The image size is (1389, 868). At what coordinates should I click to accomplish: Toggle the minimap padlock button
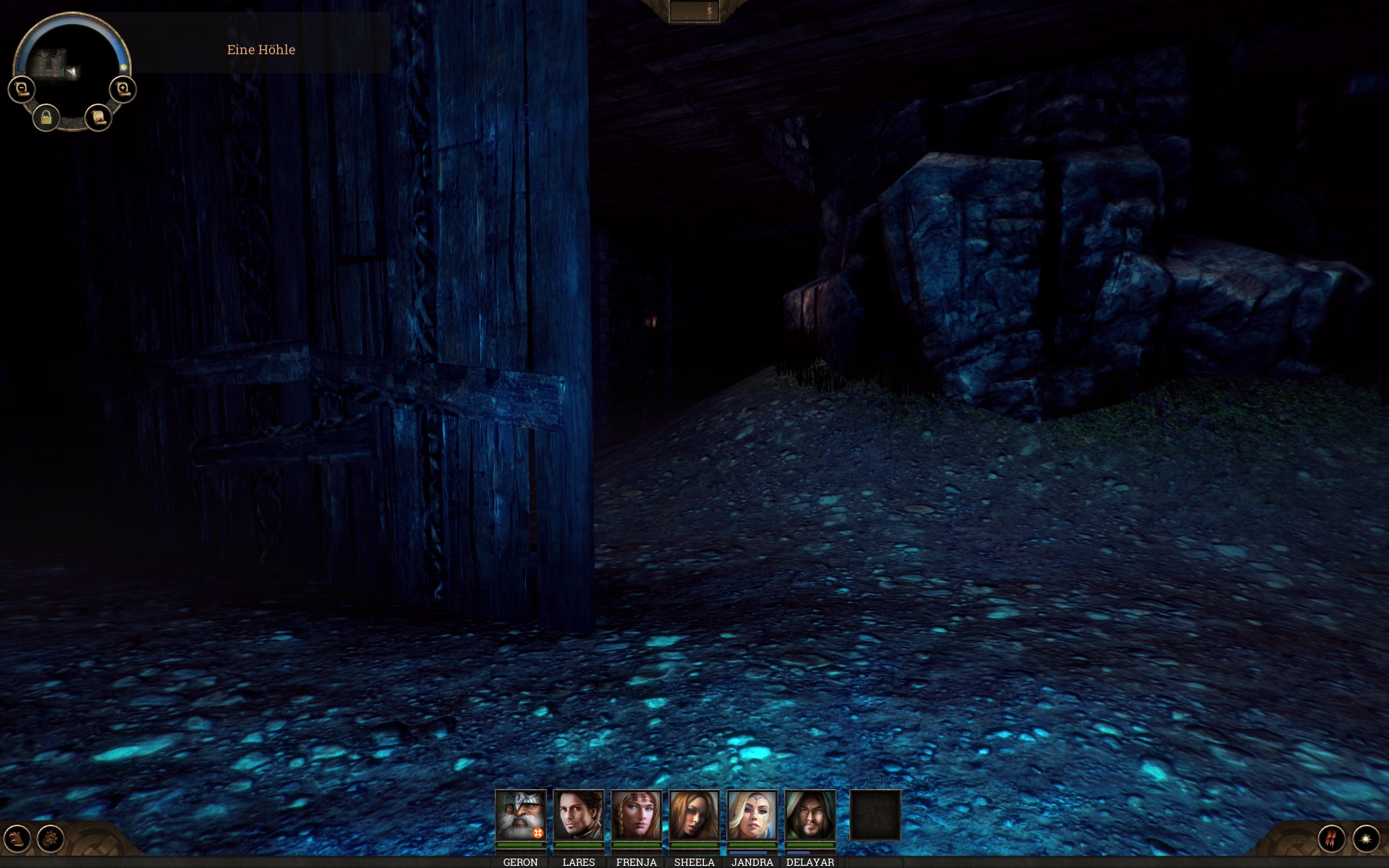point(46,117)
